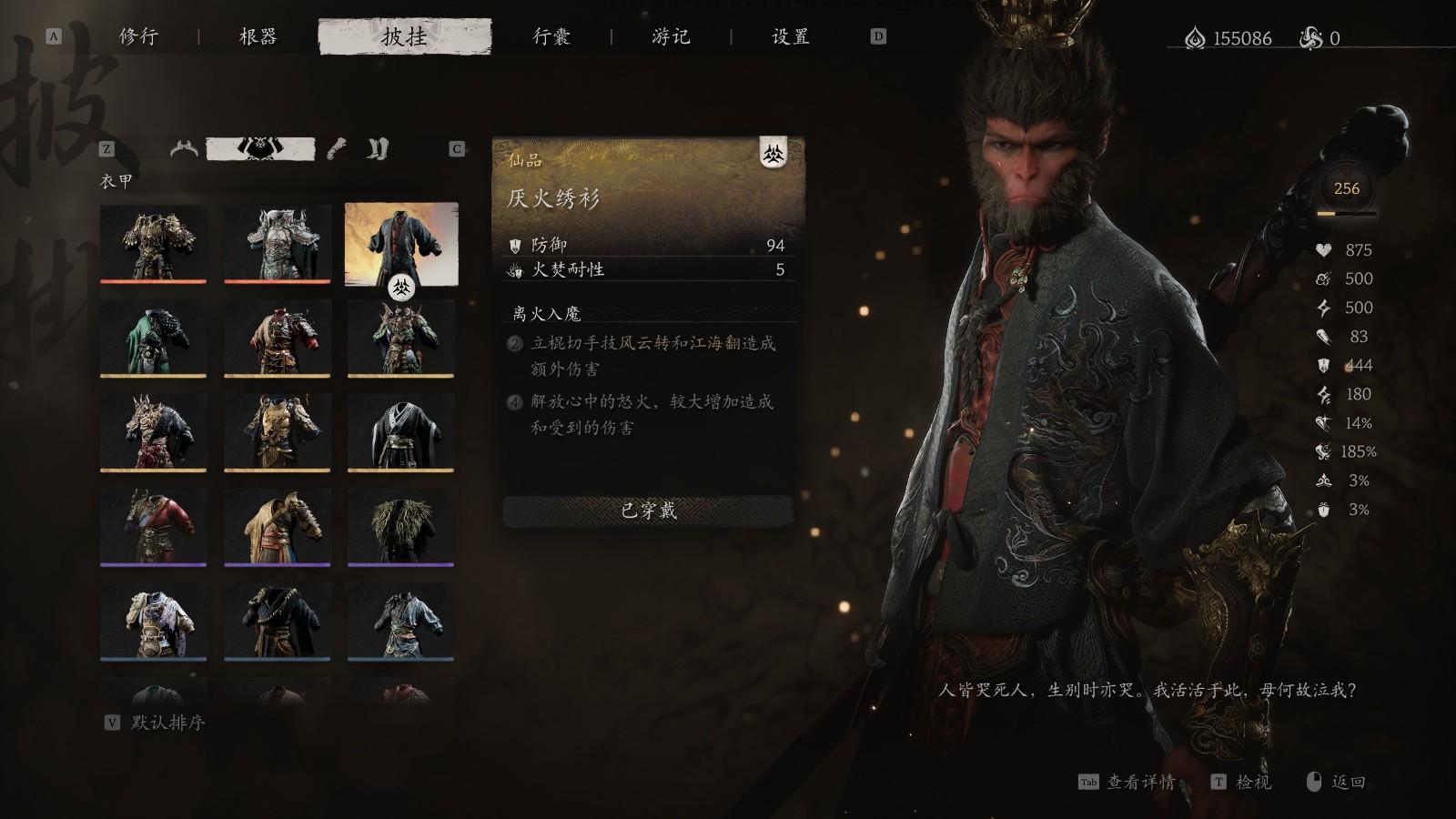Click the 已穿戴 button on the item panel
Screen dimensions: 1456x819
(648, 511)
